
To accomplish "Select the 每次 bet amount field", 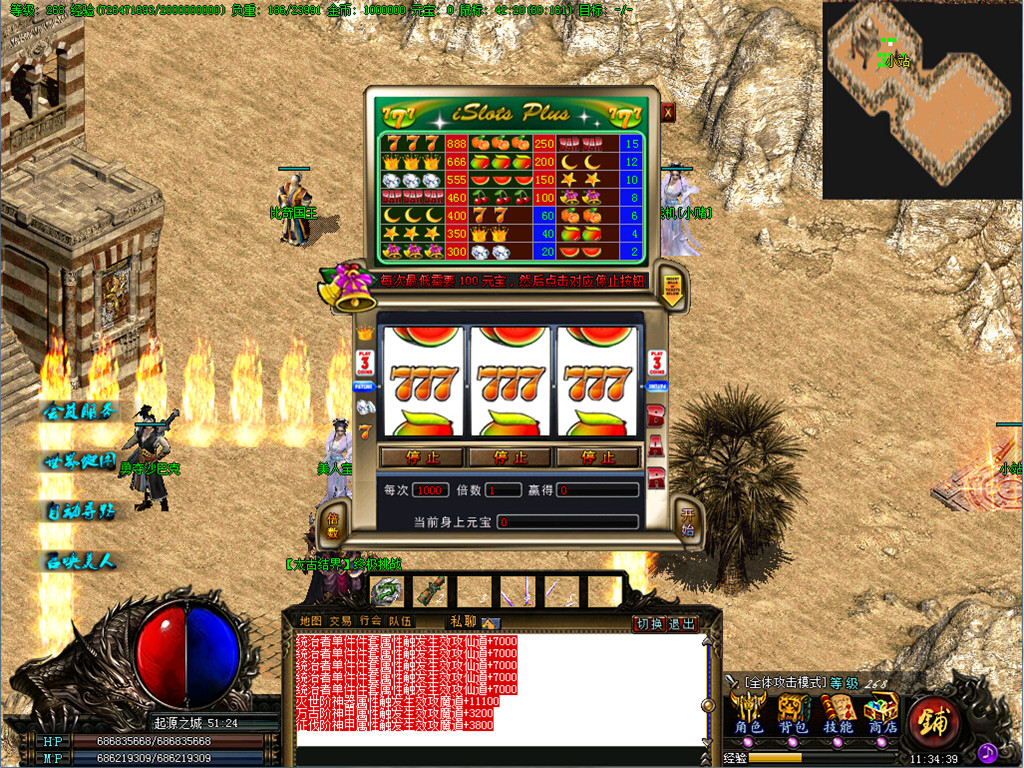I will tap(432, 490).
